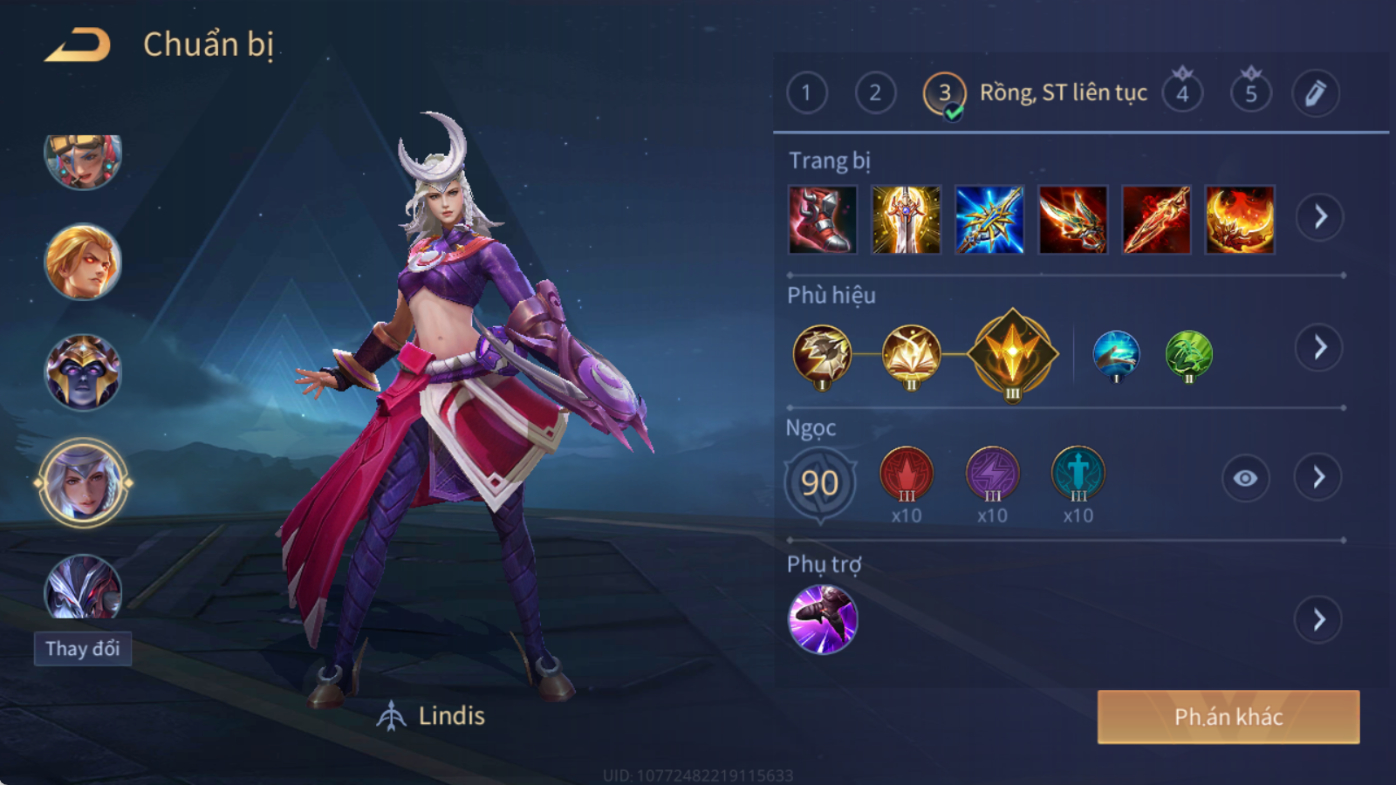This screenshot has height=785, width=1396.
Task: Go back using the return arrow
Action: coord(78,45)
